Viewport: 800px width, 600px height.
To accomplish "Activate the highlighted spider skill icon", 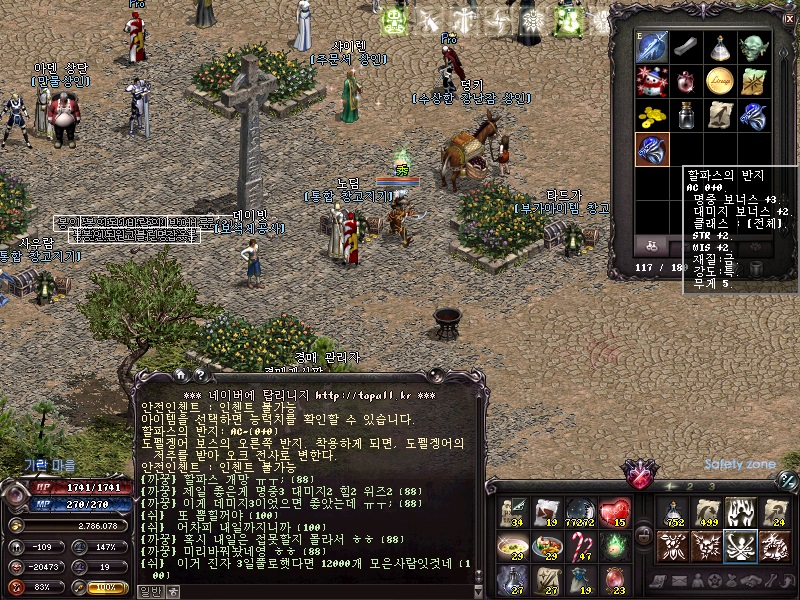I will tap(741, 545).
